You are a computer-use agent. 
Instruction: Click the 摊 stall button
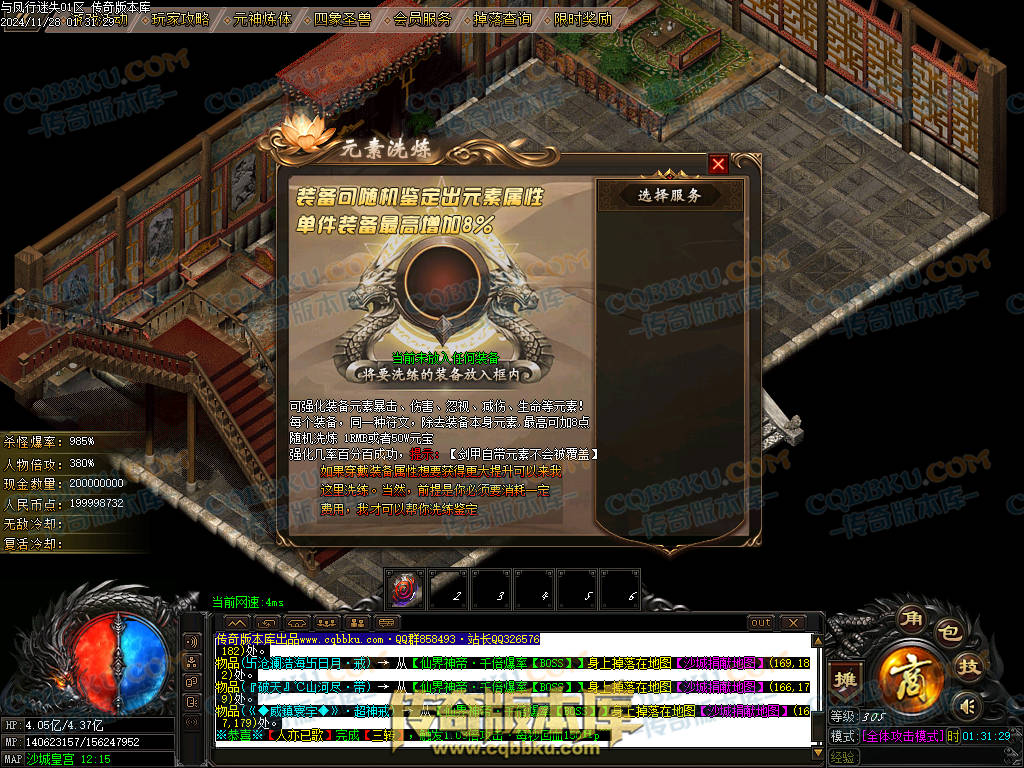[x=846, y=679]
